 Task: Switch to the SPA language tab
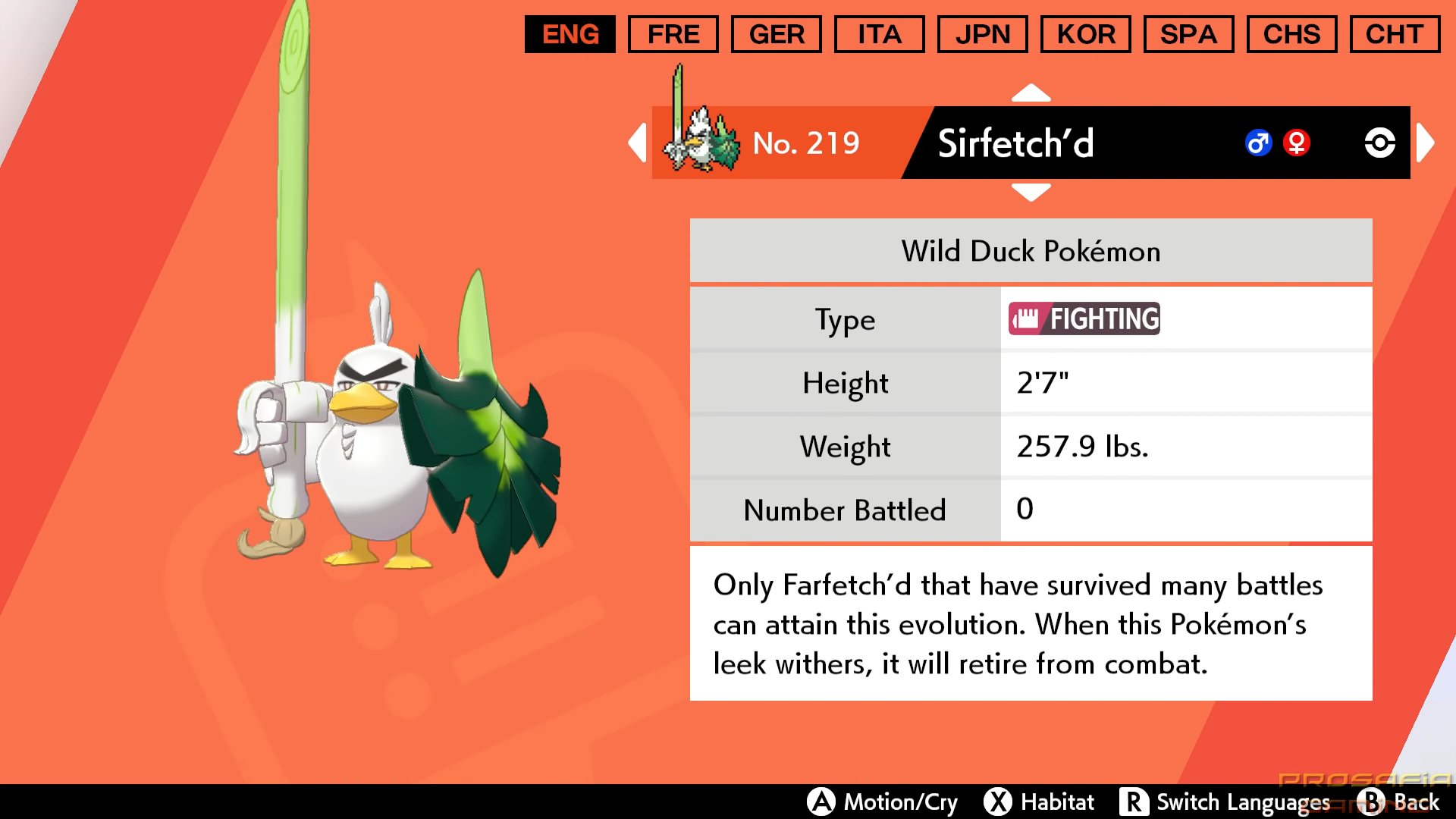(1188, 34)
